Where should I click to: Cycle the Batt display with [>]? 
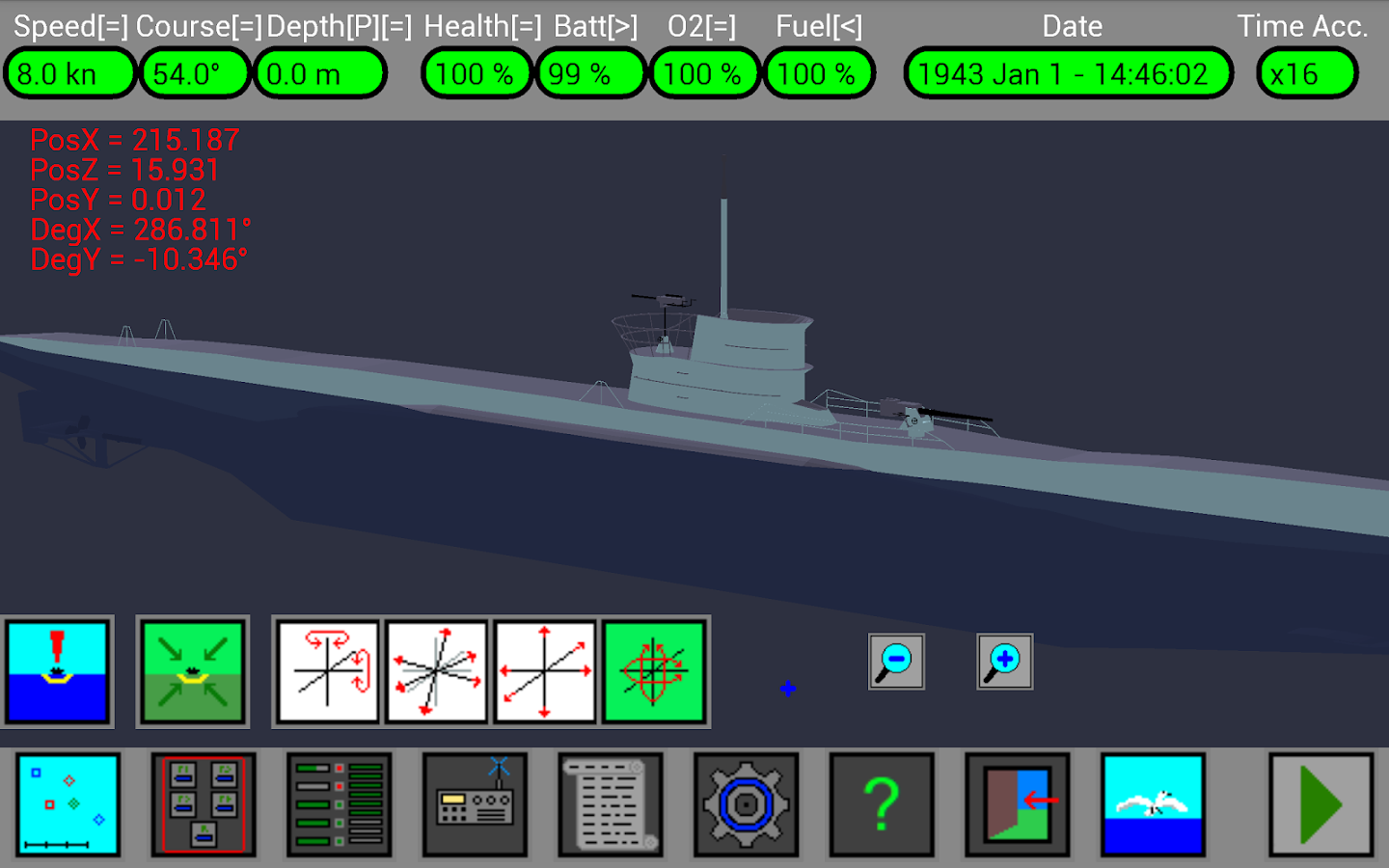coord(624,26)
